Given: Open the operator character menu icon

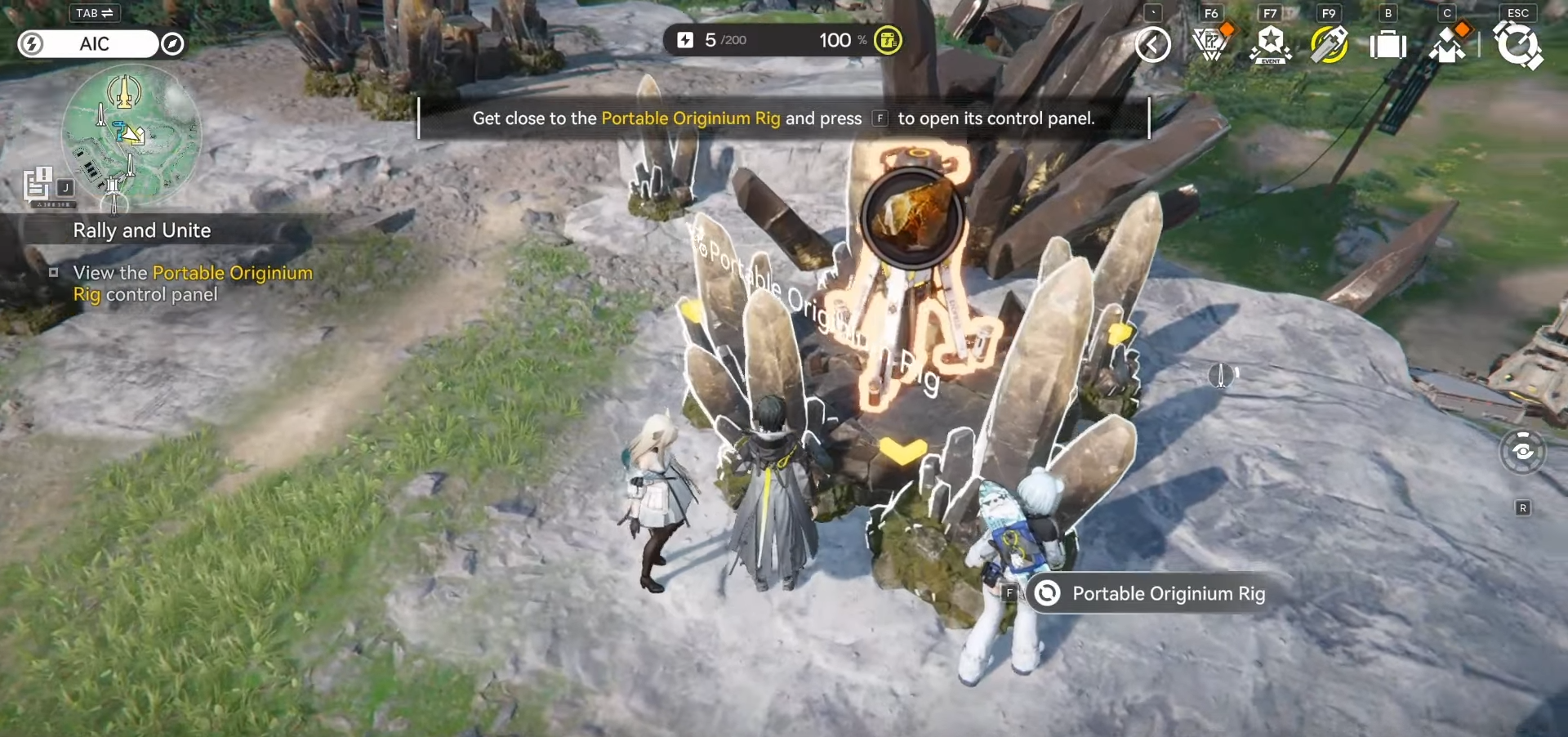Looking at the screenshot, I should pyautogui.click(x=1447, y=45).
